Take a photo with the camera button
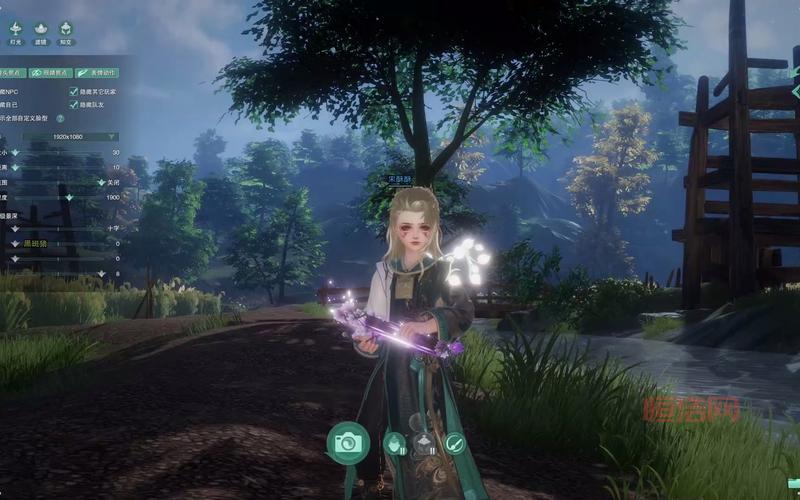The image size is (800, 500). (348, 441)
